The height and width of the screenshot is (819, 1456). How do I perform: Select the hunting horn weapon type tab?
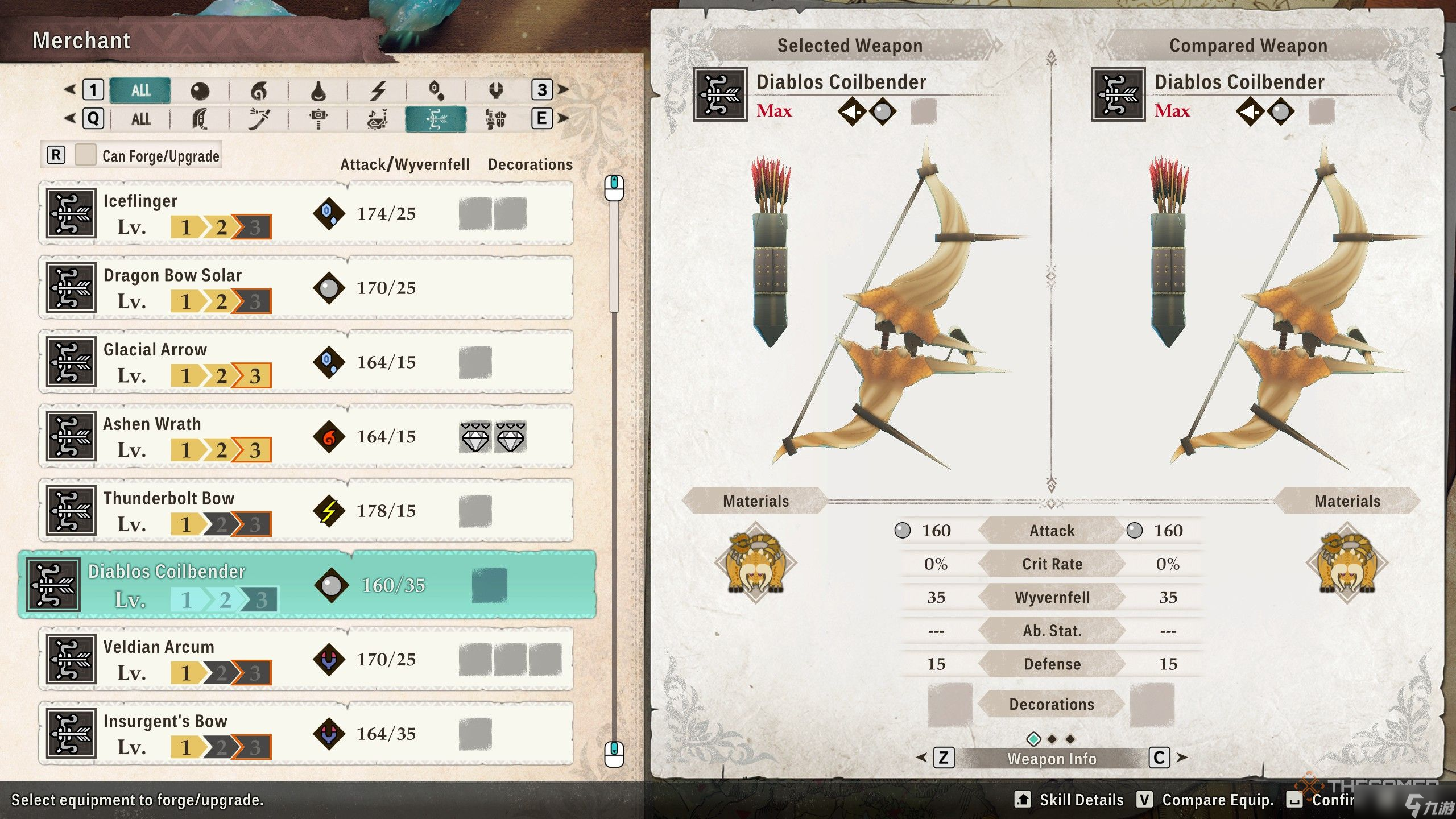(x=377, y=119)
